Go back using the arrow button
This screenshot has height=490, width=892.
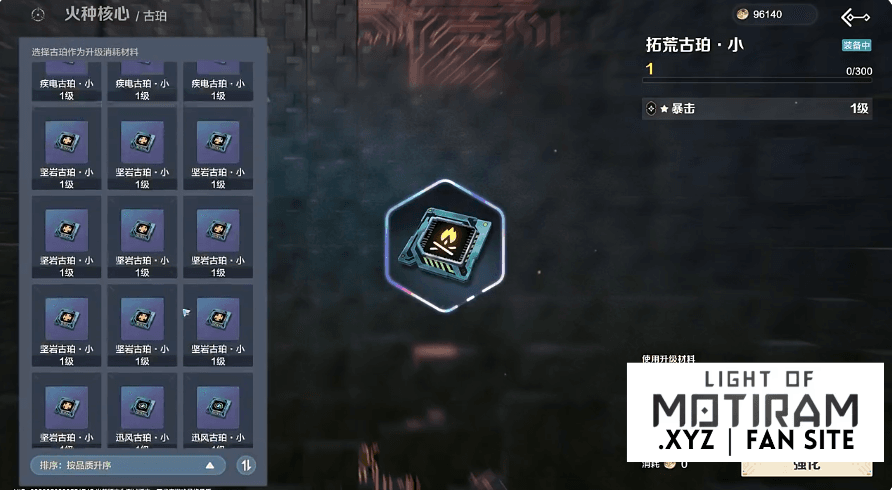tap(855, 17)
